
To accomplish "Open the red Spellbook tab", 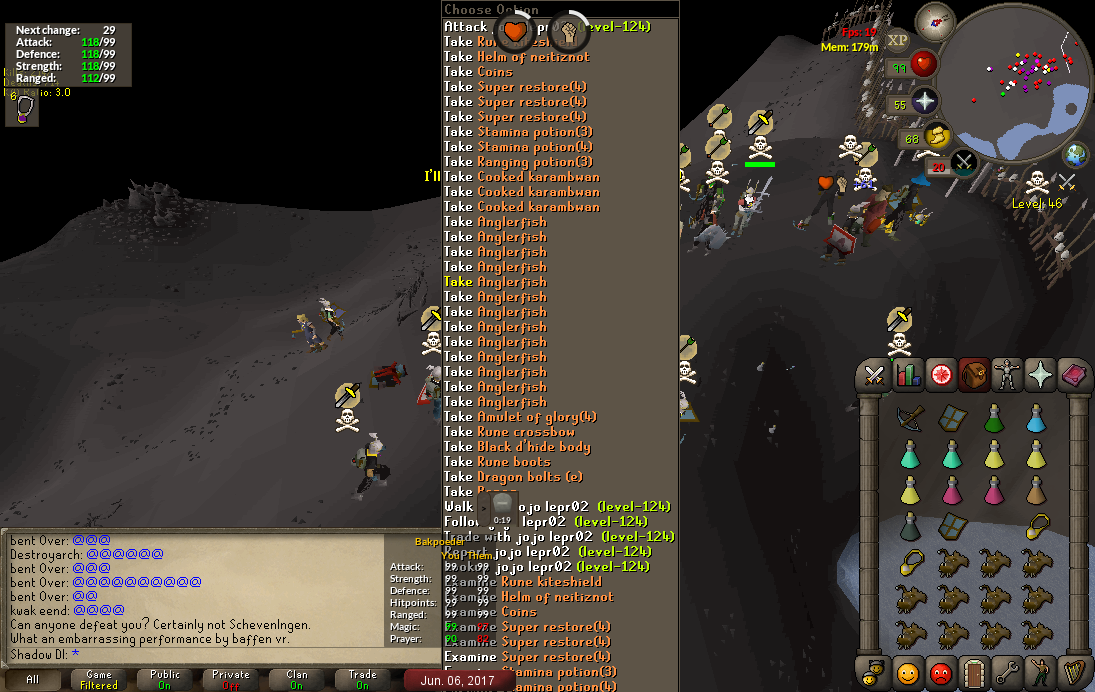I will point(1073,375).
